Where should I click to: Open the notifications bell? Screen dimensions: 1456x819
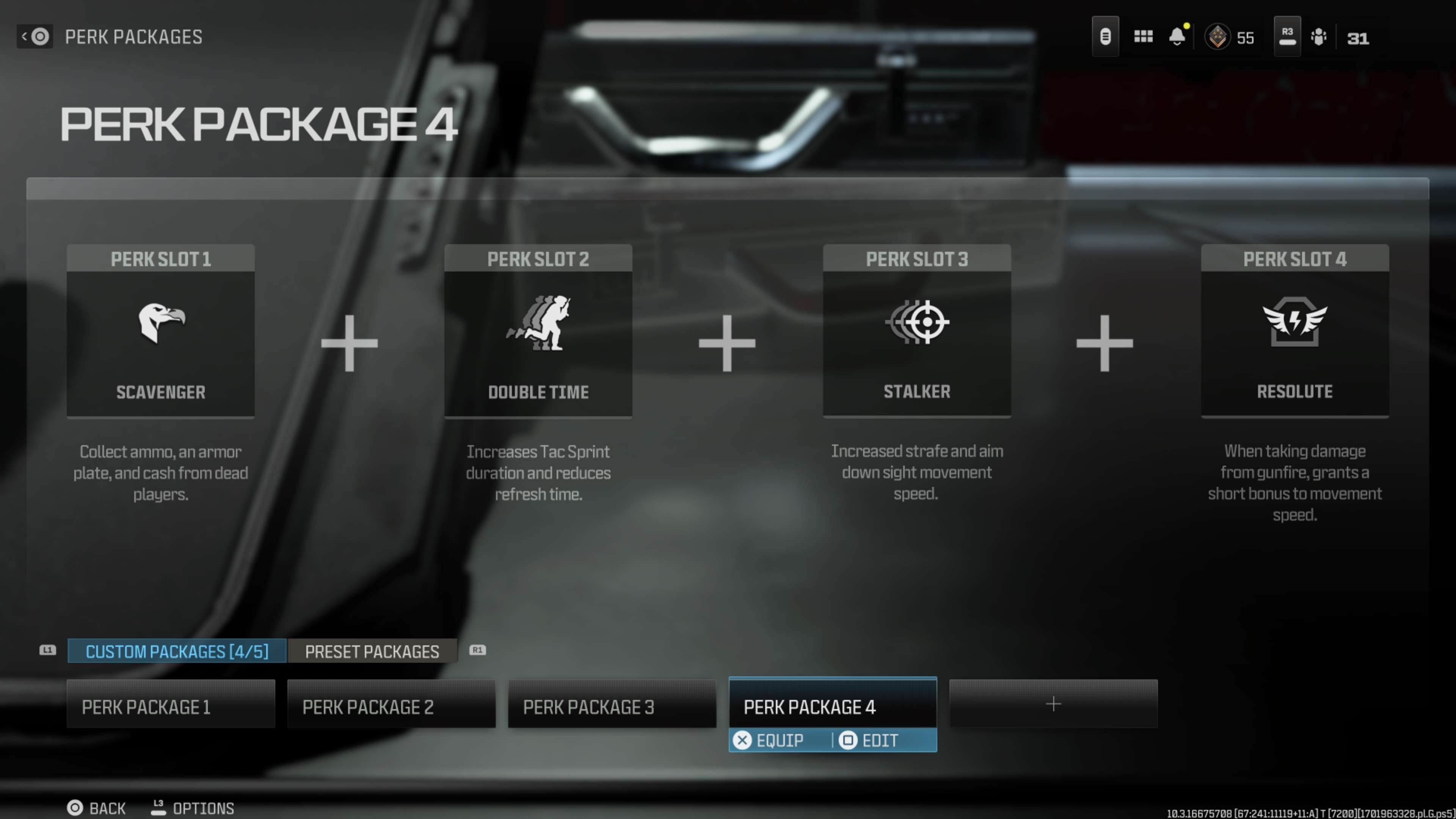tap(1177, 37)
